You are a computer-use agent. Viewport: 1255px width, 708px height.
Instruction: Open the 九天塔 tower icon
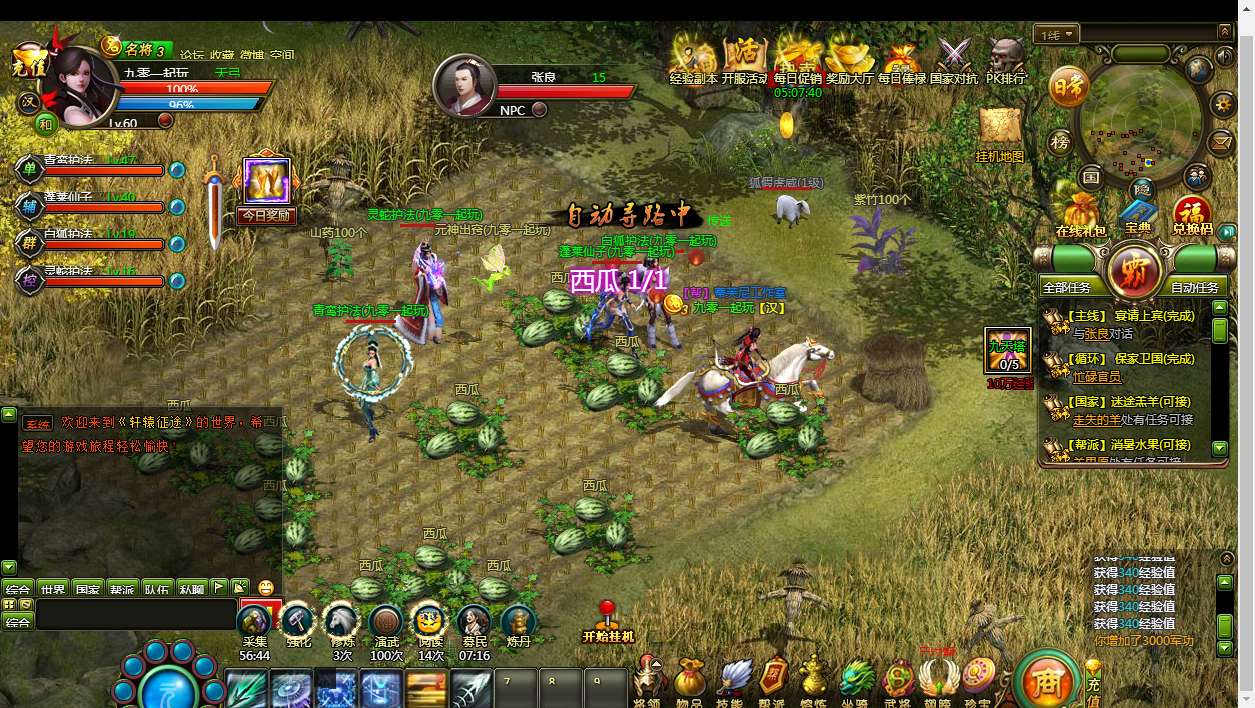click(1008, 349)
